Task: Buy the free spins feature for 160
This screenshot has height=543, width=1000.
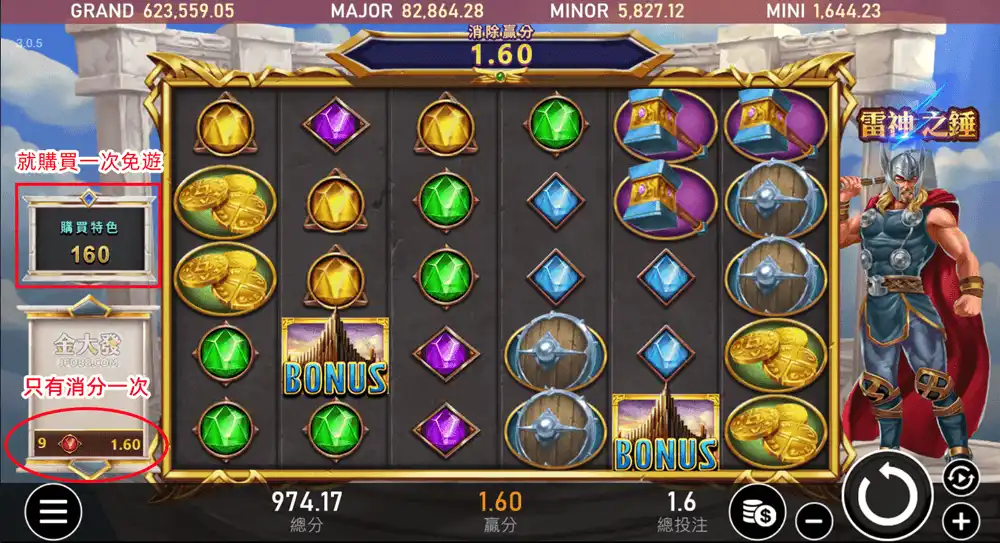Action: [x=90, y=240]
